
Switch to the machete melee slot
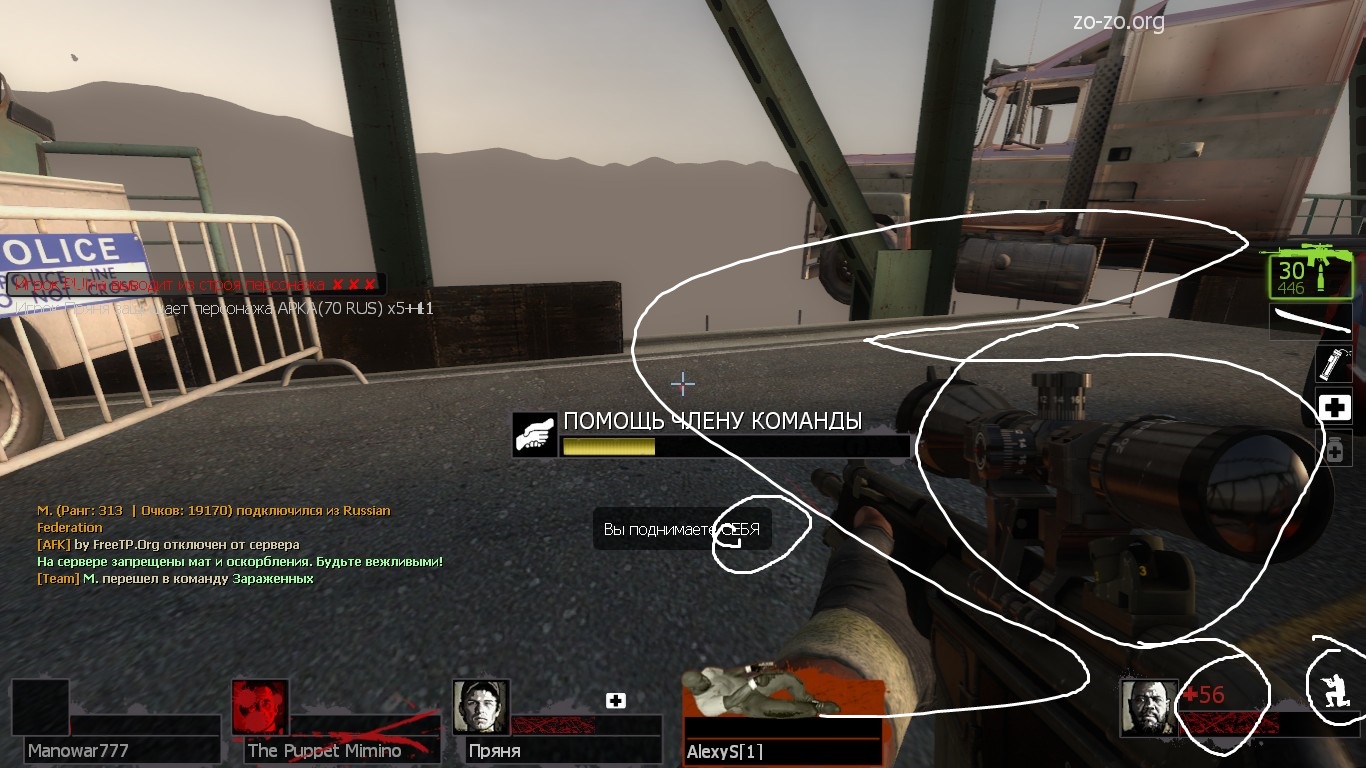tap(1311, 322)
